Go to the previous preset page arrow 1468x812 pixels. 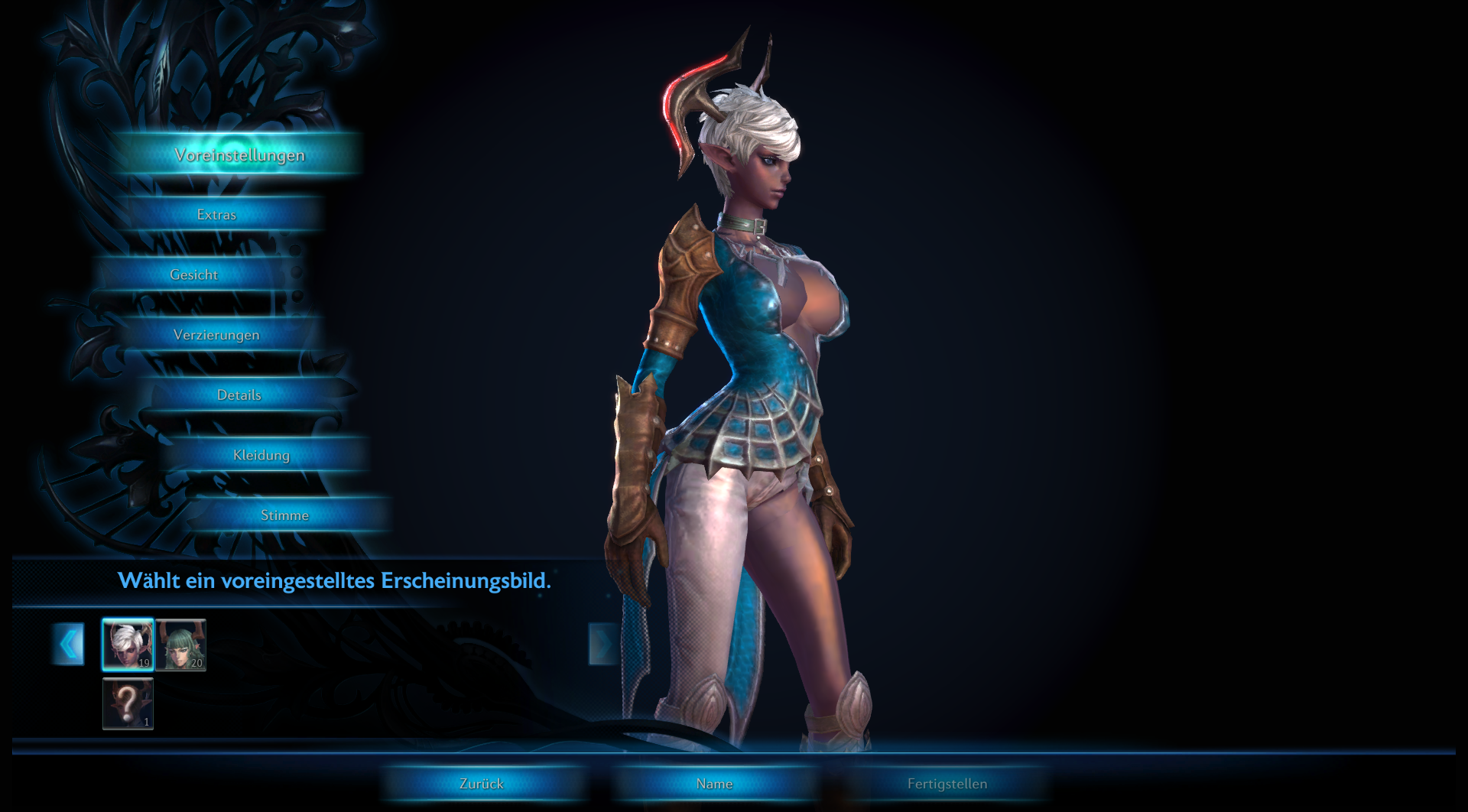69,644
